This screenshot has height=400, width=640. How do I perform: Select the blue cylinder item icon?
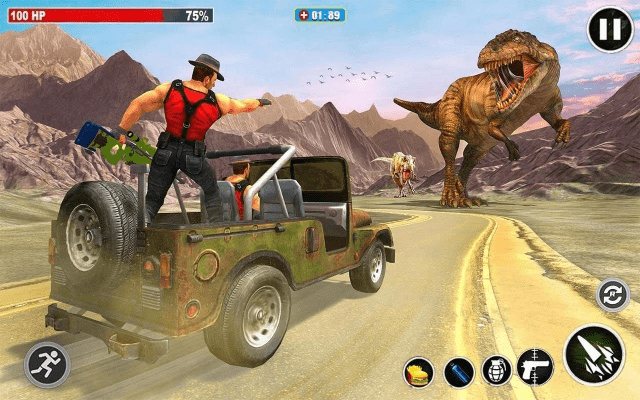click(459, 372)
